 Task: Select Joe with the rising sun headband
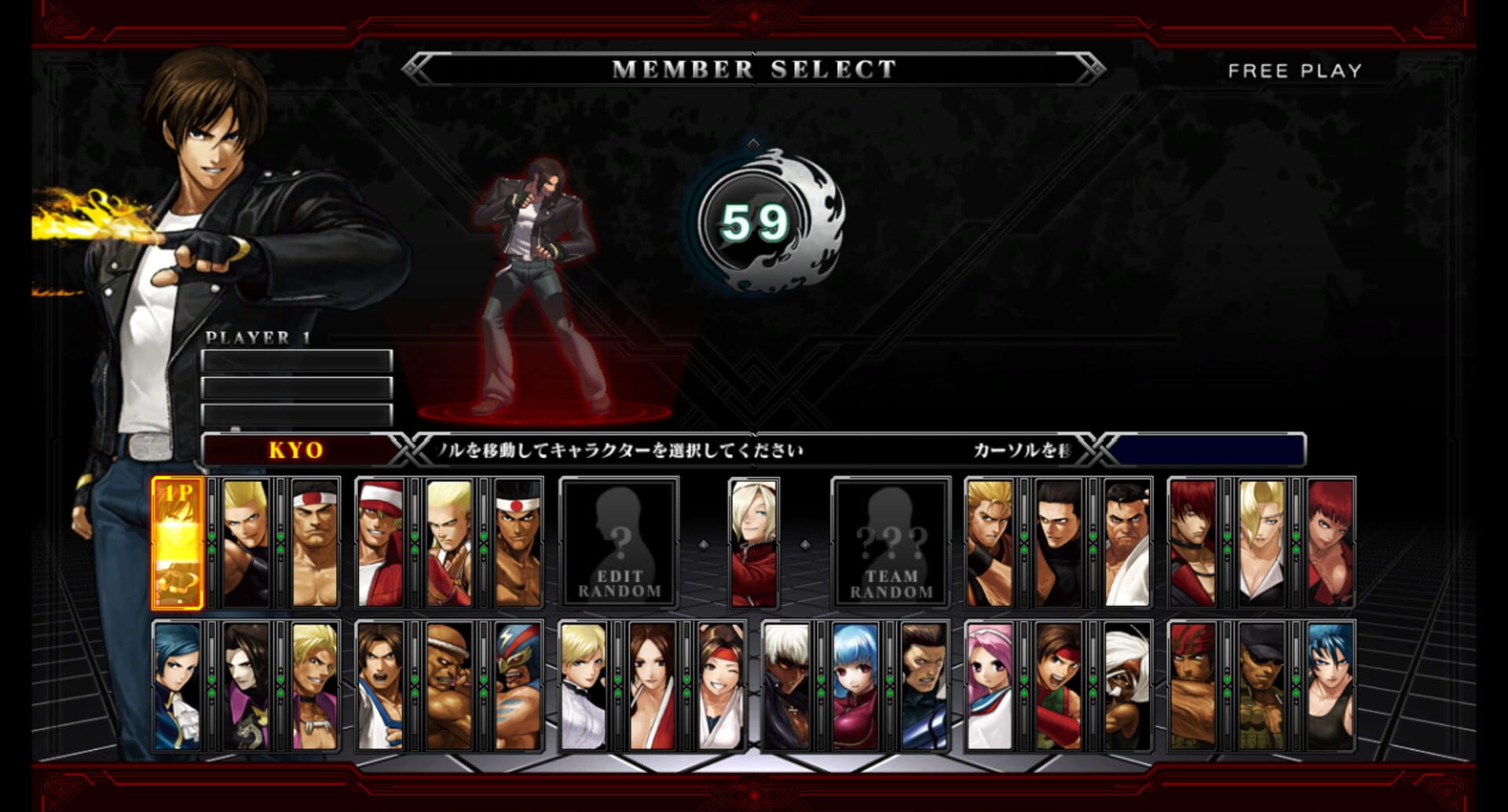point(518,543)
